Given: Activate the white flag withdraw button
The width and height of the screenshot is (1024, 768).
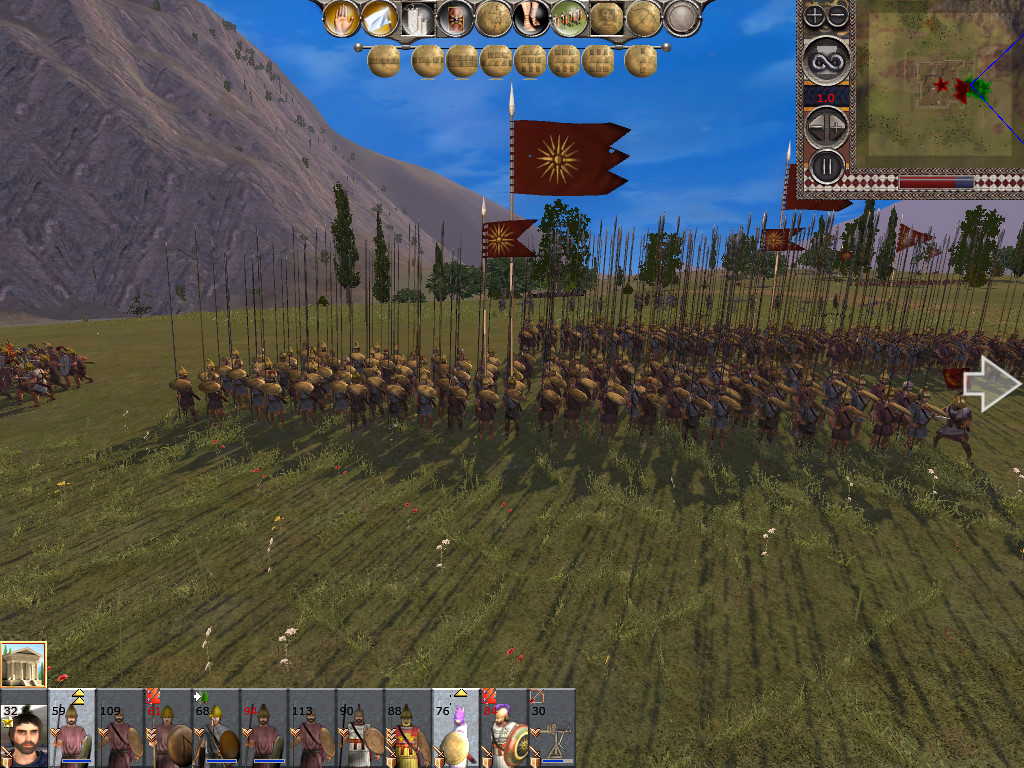Looking at the screenshot, I should coord(380,18).
